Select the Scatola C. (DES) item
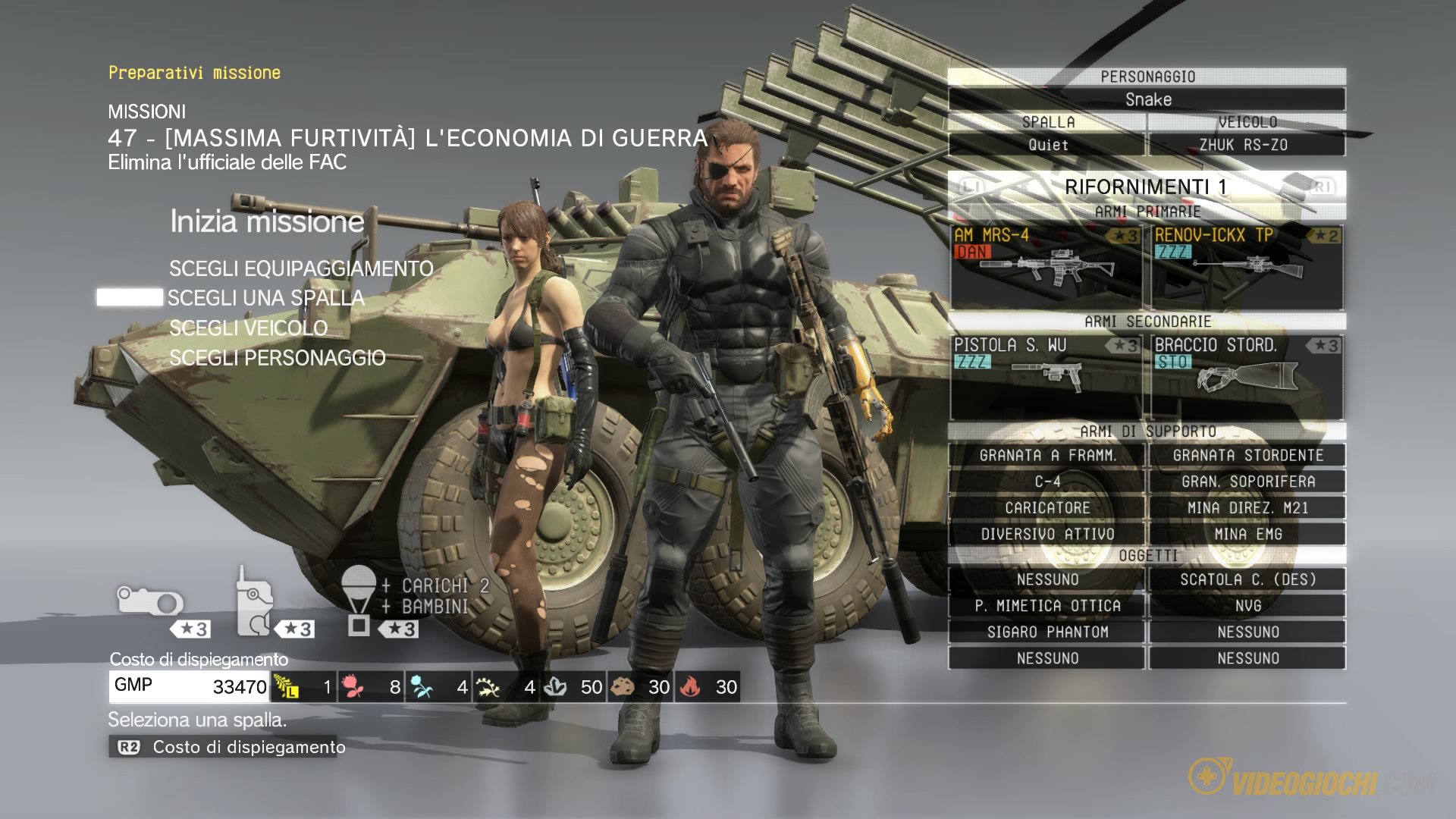Screen dimensions: 1456x819 [x=1247, y=579]
